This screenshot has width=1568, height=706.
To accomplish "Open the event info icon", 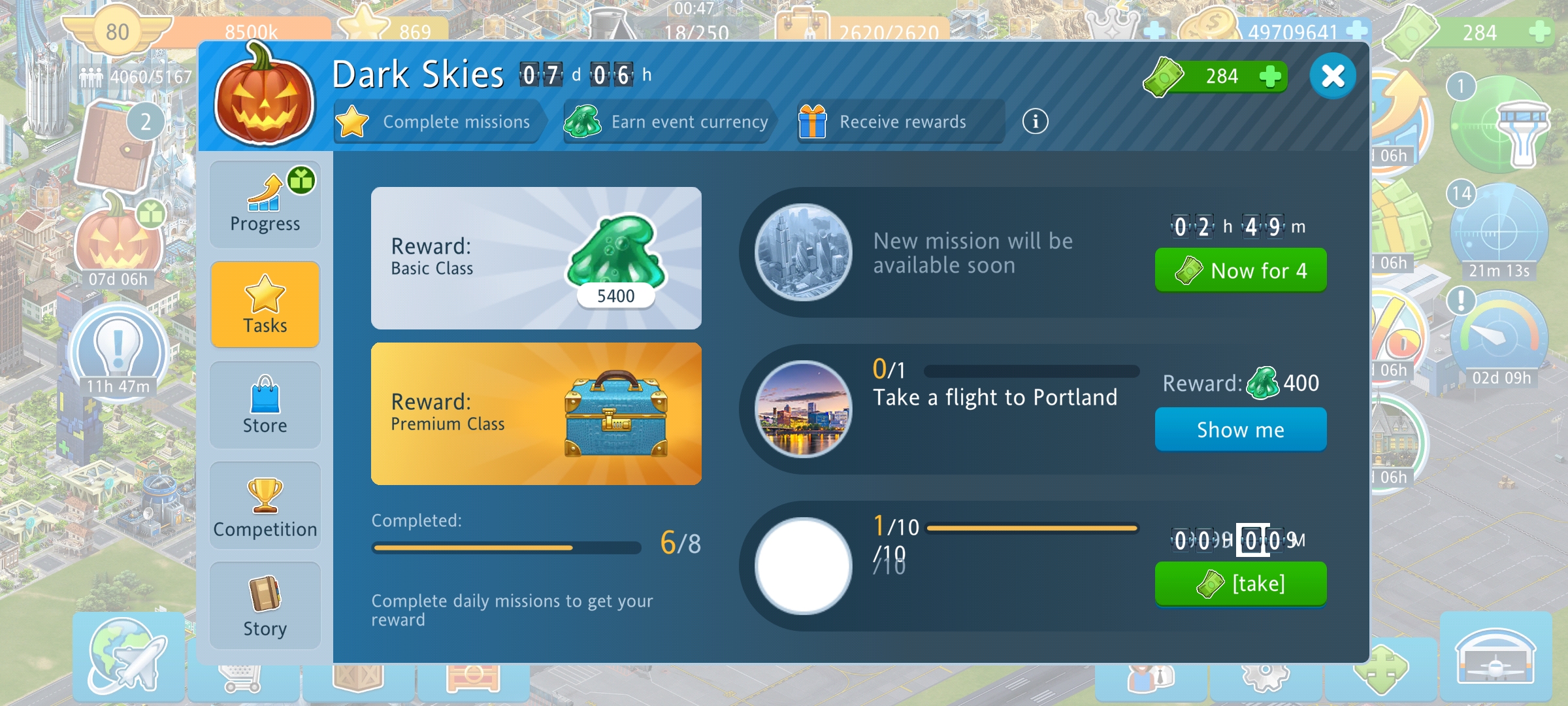I will (1035, 122).
